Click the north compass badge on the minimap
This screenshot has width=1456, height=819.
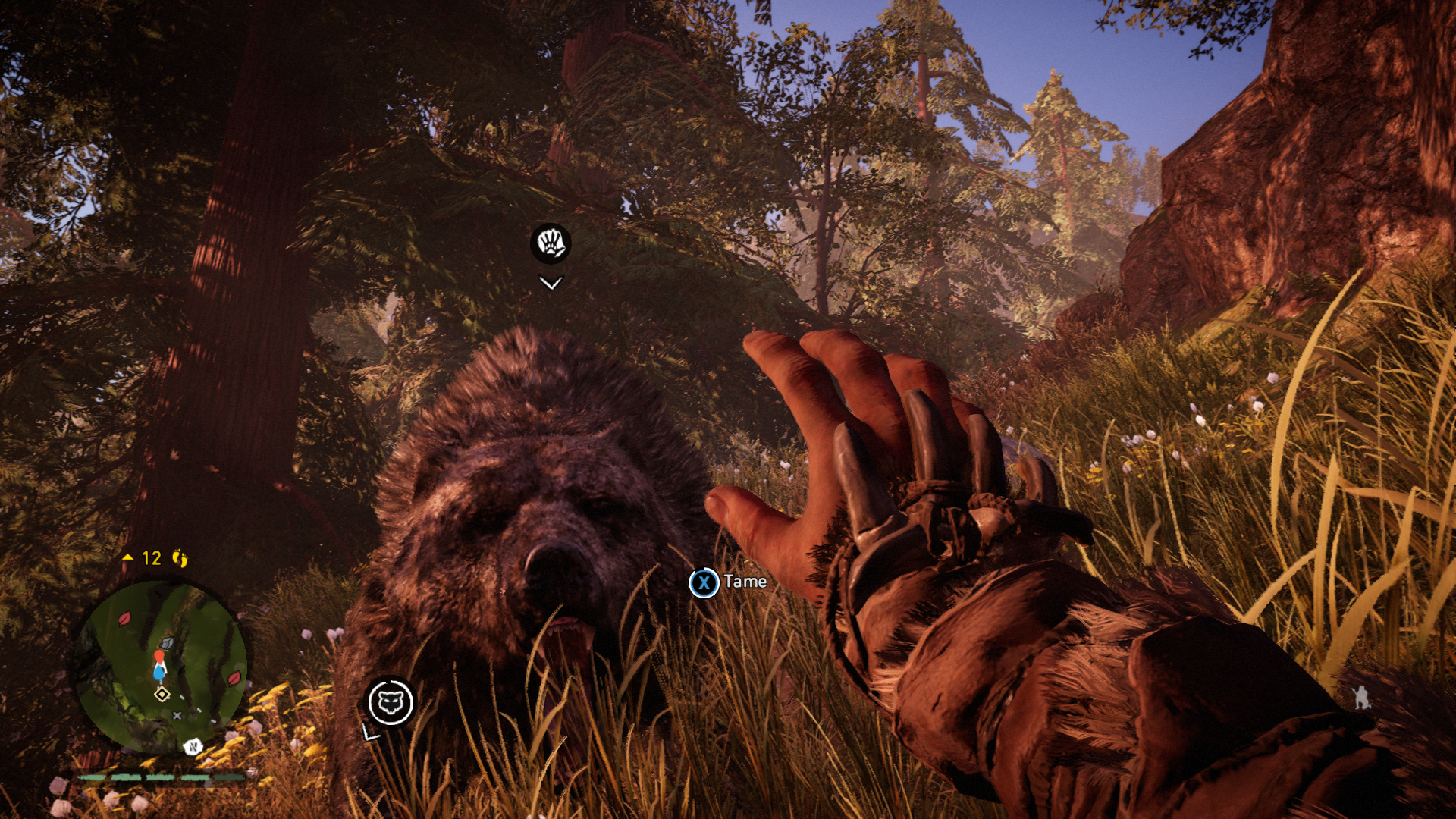193,746
